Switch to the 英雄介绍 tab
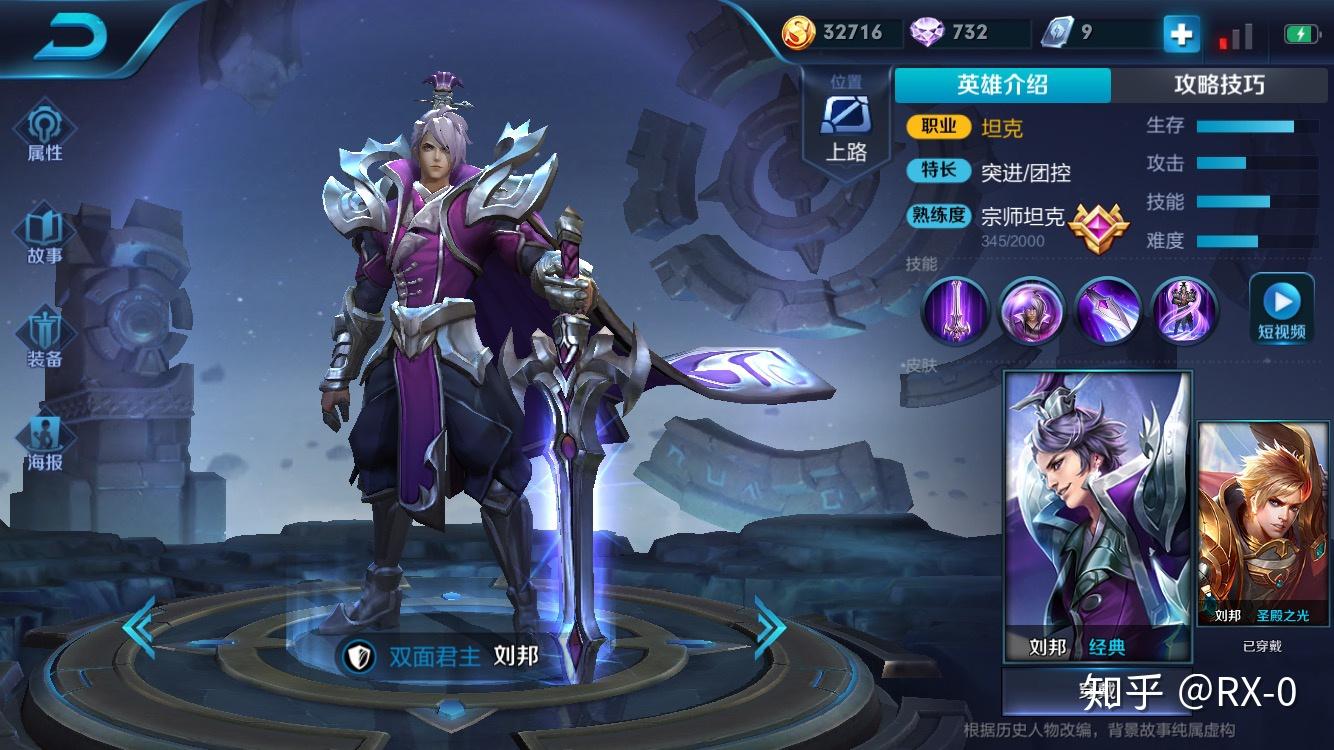The height and width of the screenshot is (750, 1334). pyautogui.click(x=1002, y=85)
